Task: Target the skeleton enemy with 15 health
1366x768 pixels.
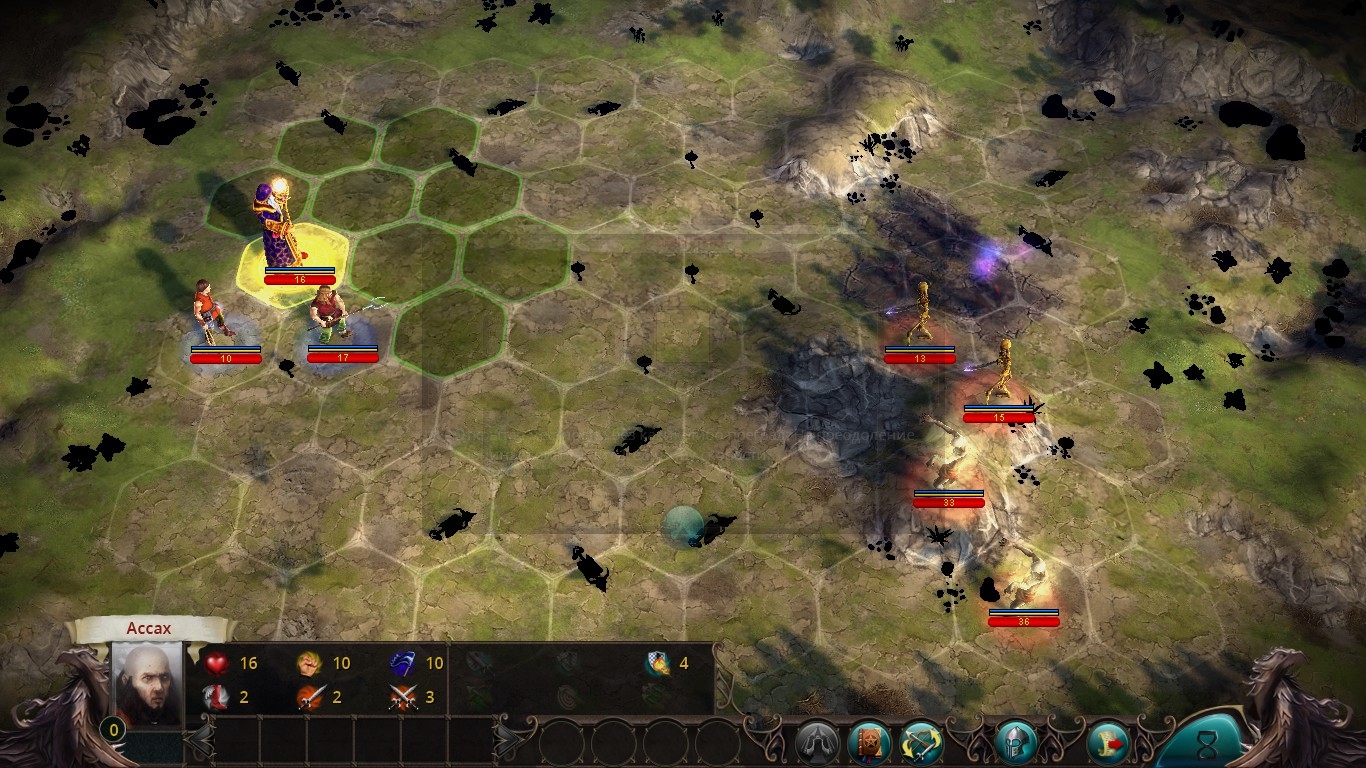Action: (x=1000, y=373)
